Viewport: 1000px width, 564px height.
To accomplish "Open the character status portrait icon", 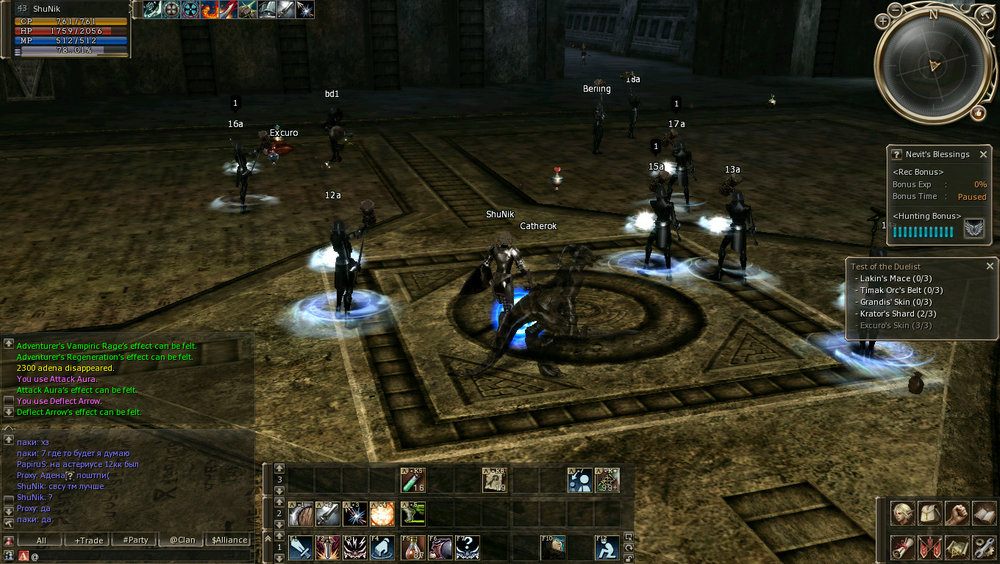I will coord(903,514).
